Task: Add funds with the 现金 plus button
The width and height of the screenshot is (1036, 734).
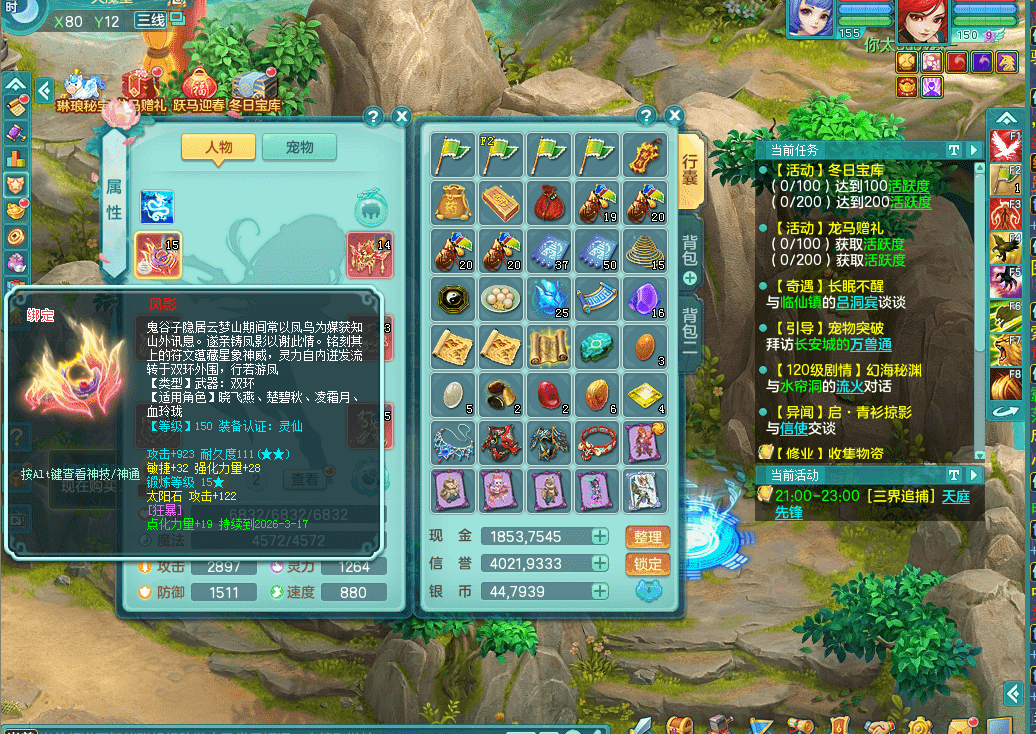Action: [600, 537]
